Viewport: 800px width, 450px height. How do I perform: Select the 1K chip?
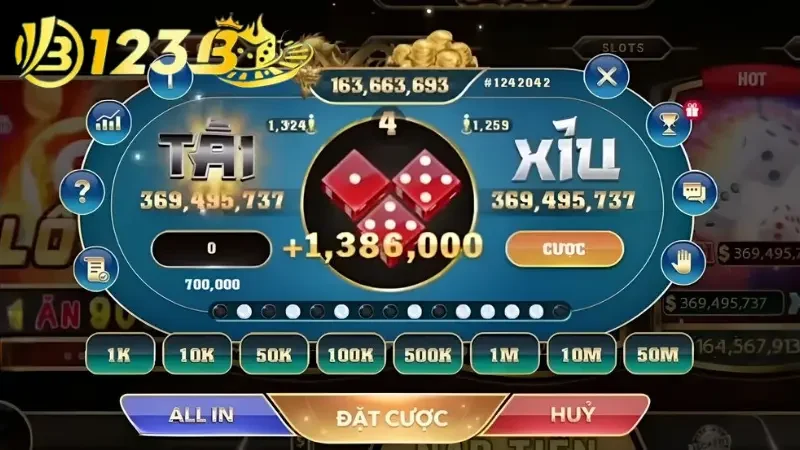pyautogui.click(x=119, y=353)
